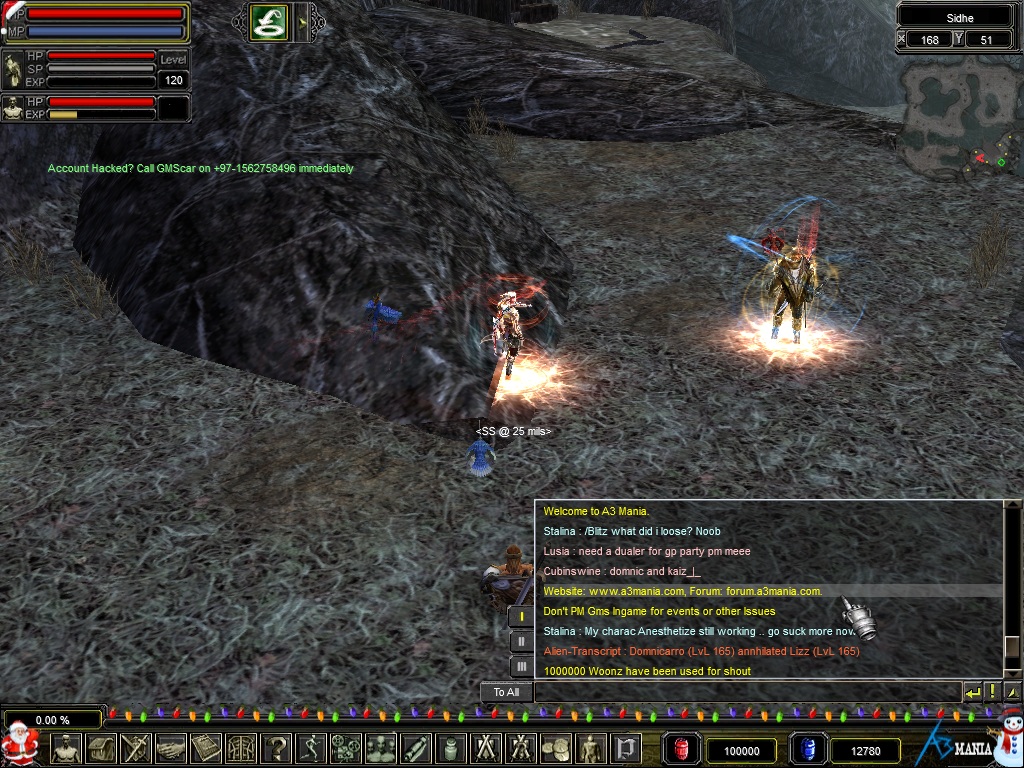This screenshot has height=768, width=1024.
Task: Click the red potion quick slot
Action: pos(682,749)
